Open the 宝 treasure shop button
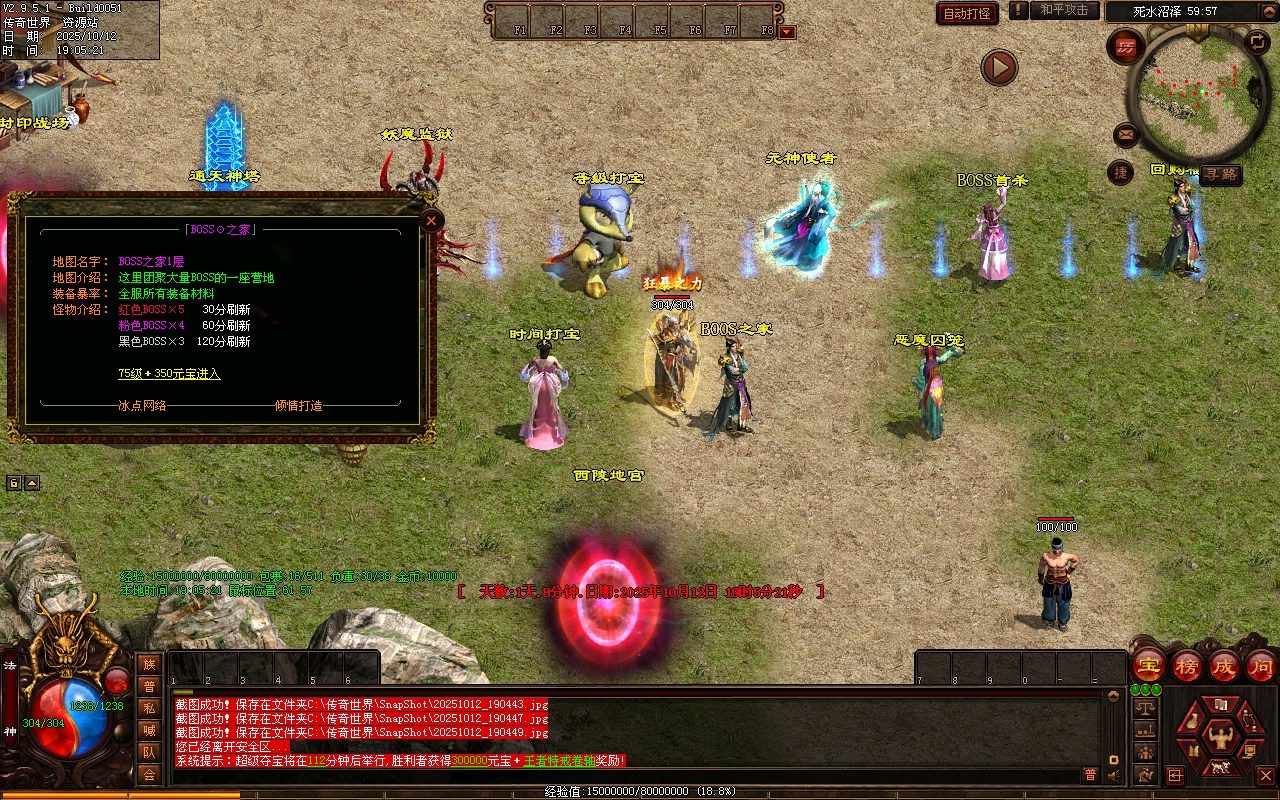The width and height of the screenshot is (1280, 800). (x=1148, y=665)
